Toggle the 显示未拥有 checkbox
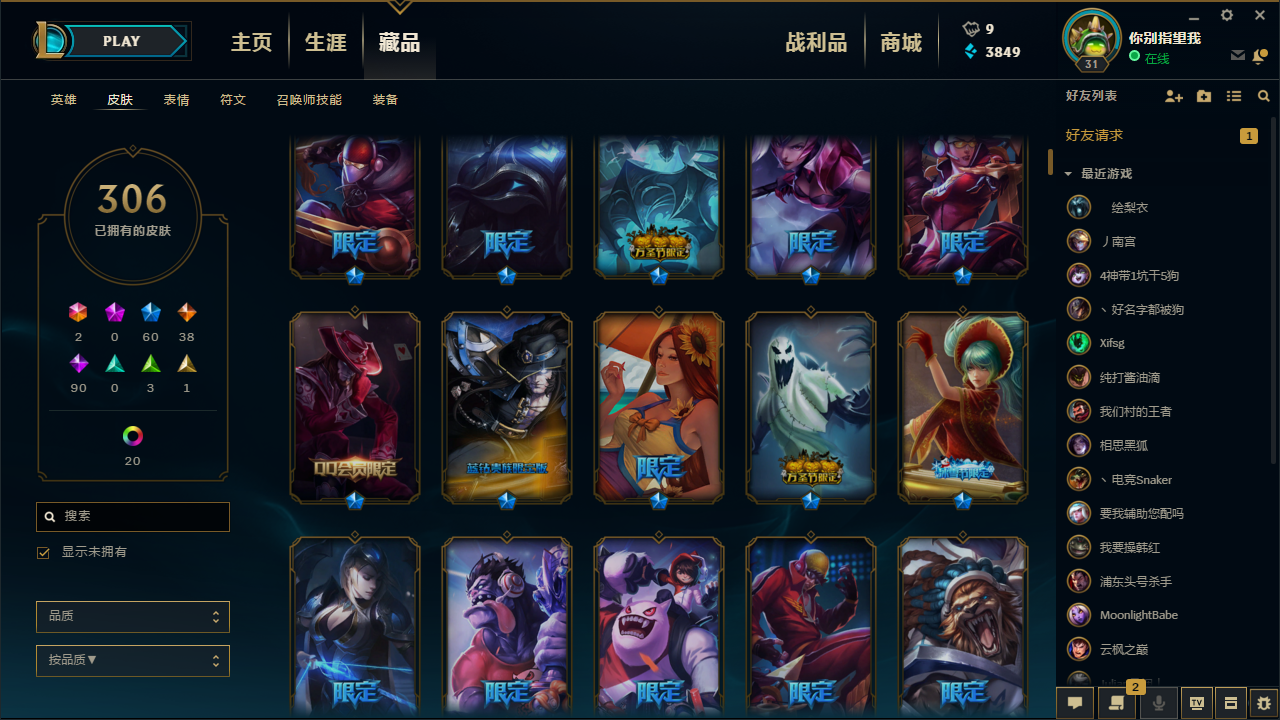The height and width of the screenshot is (720, 1280). click(42, 552)
